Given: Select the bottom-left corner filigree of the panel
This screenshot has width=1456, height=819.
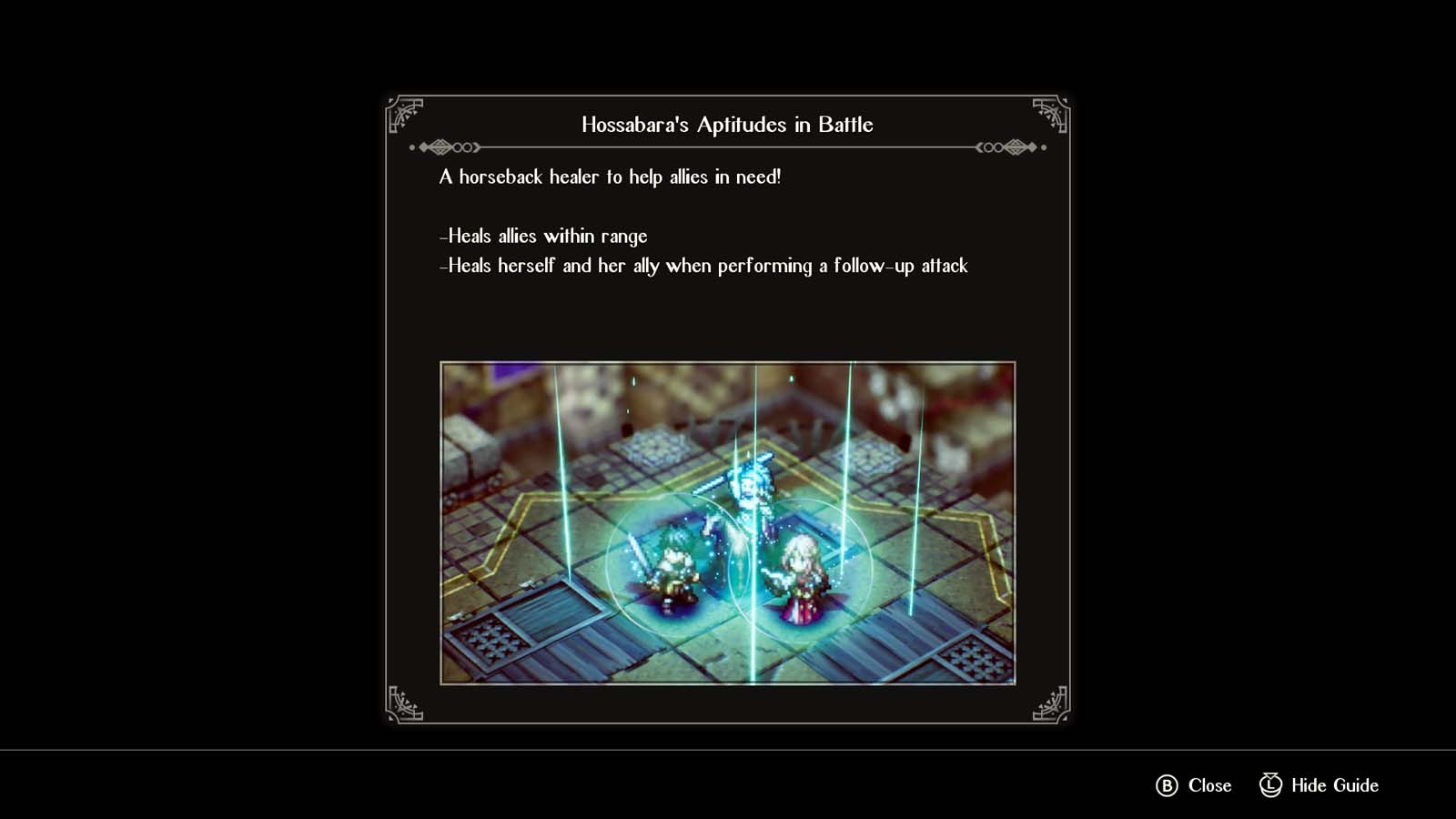Looking at the screenshot, I should point(406,706).
